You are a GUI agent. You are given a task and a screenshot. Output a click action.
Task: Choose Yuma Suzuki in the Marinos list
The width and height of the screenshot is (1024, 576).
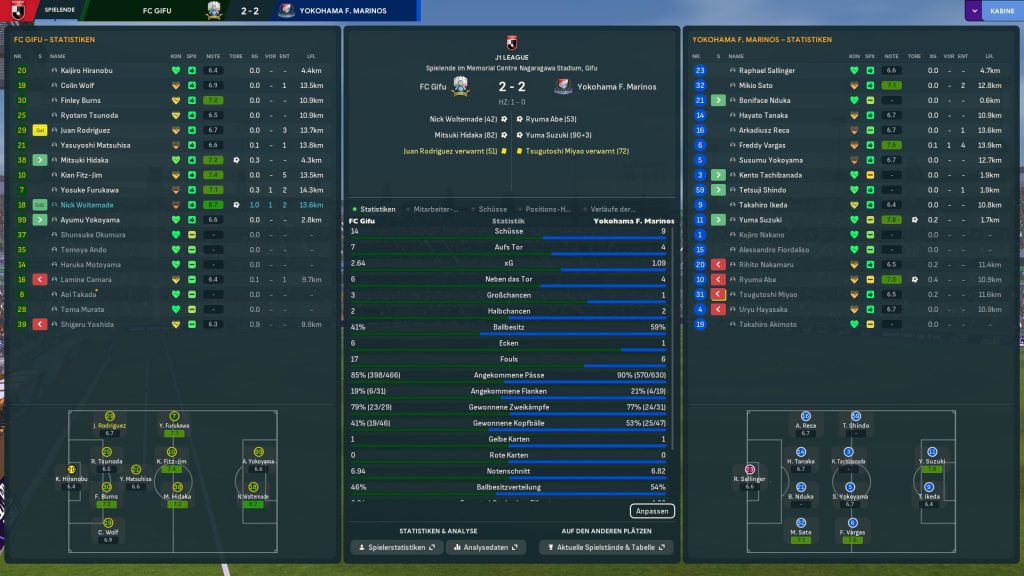point(762,220)
